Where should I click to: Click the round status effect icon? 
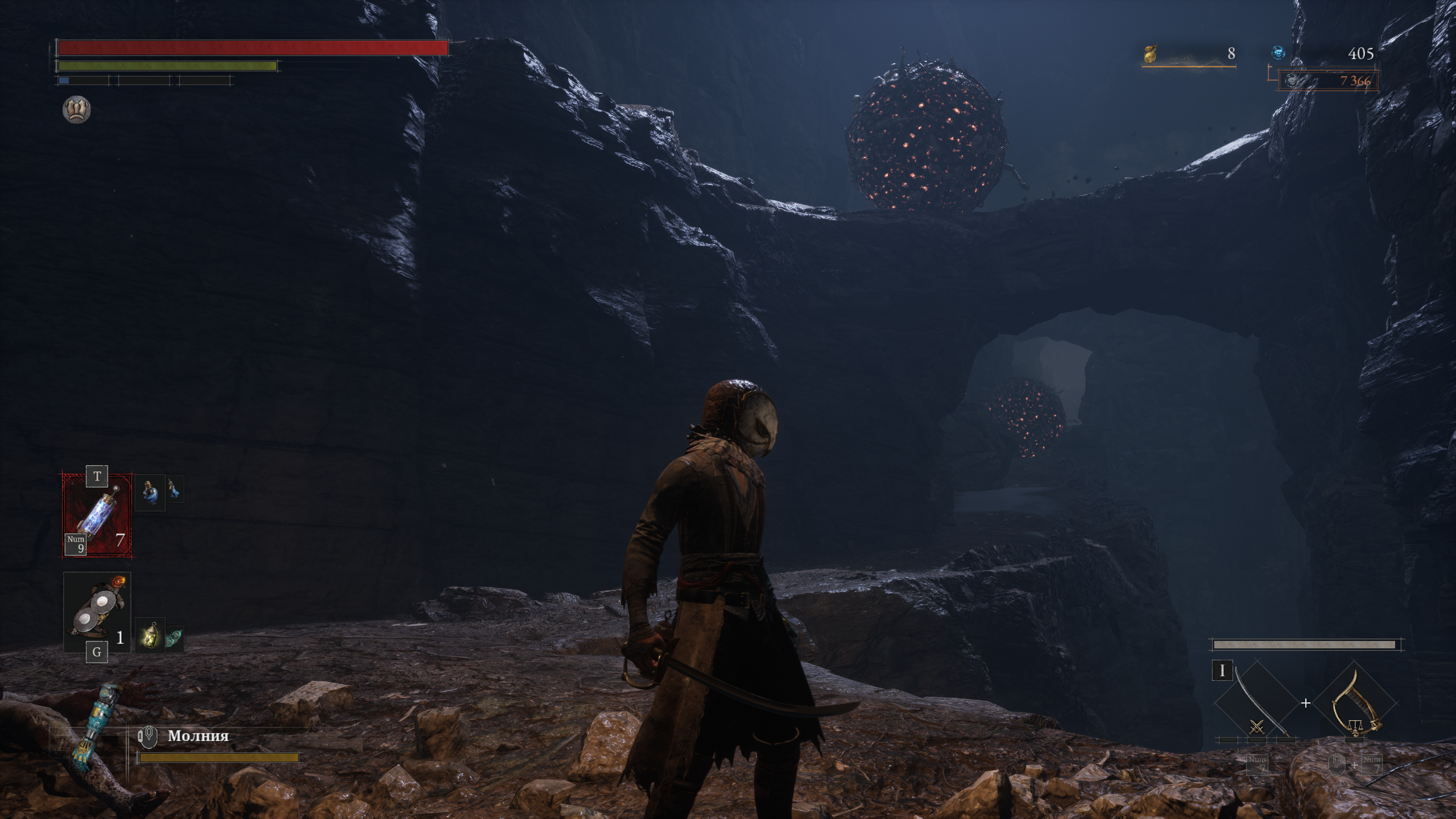point(76,109)
